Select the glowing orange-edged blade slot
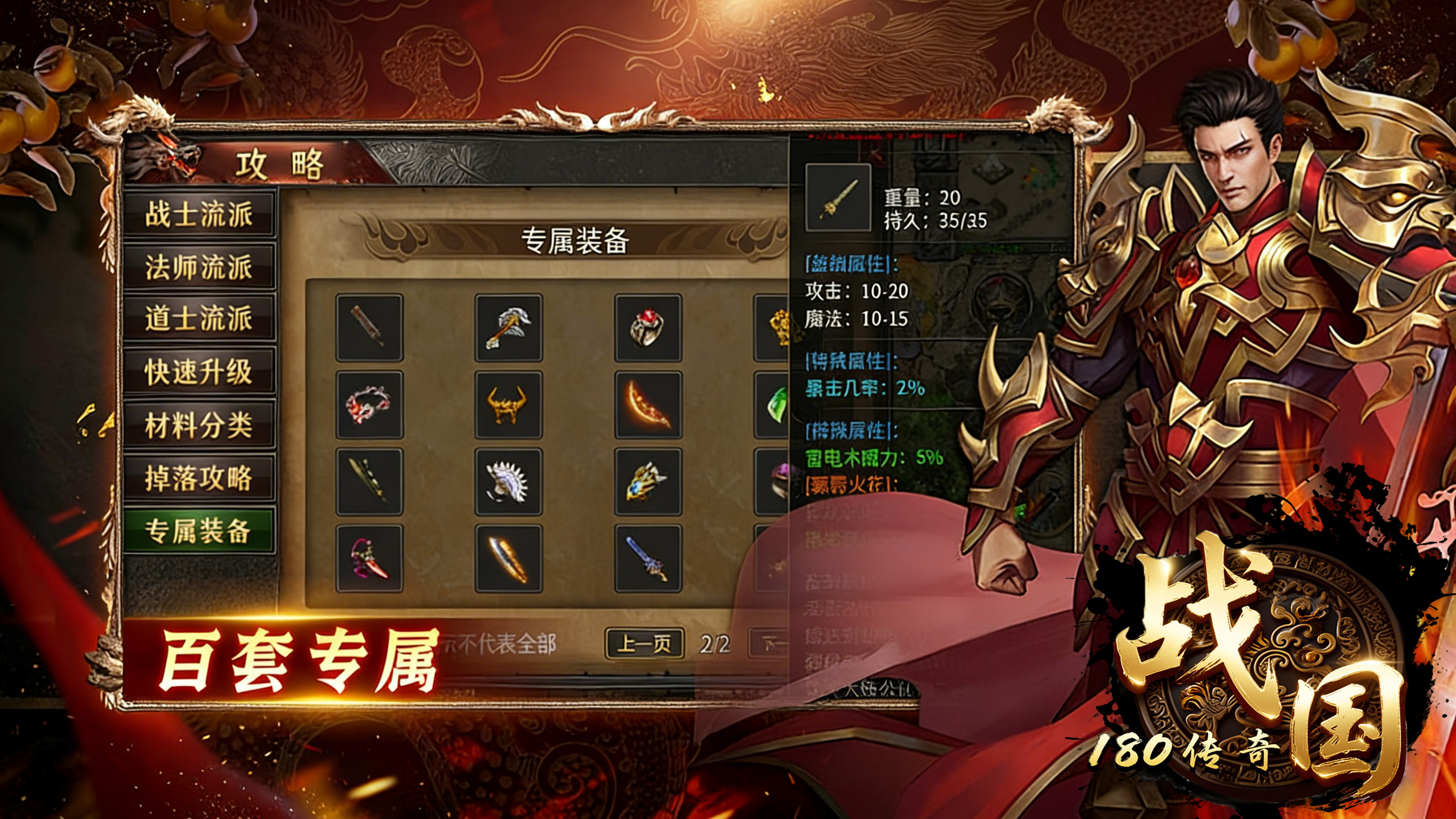1456x819 pixels. pos(509,559)
